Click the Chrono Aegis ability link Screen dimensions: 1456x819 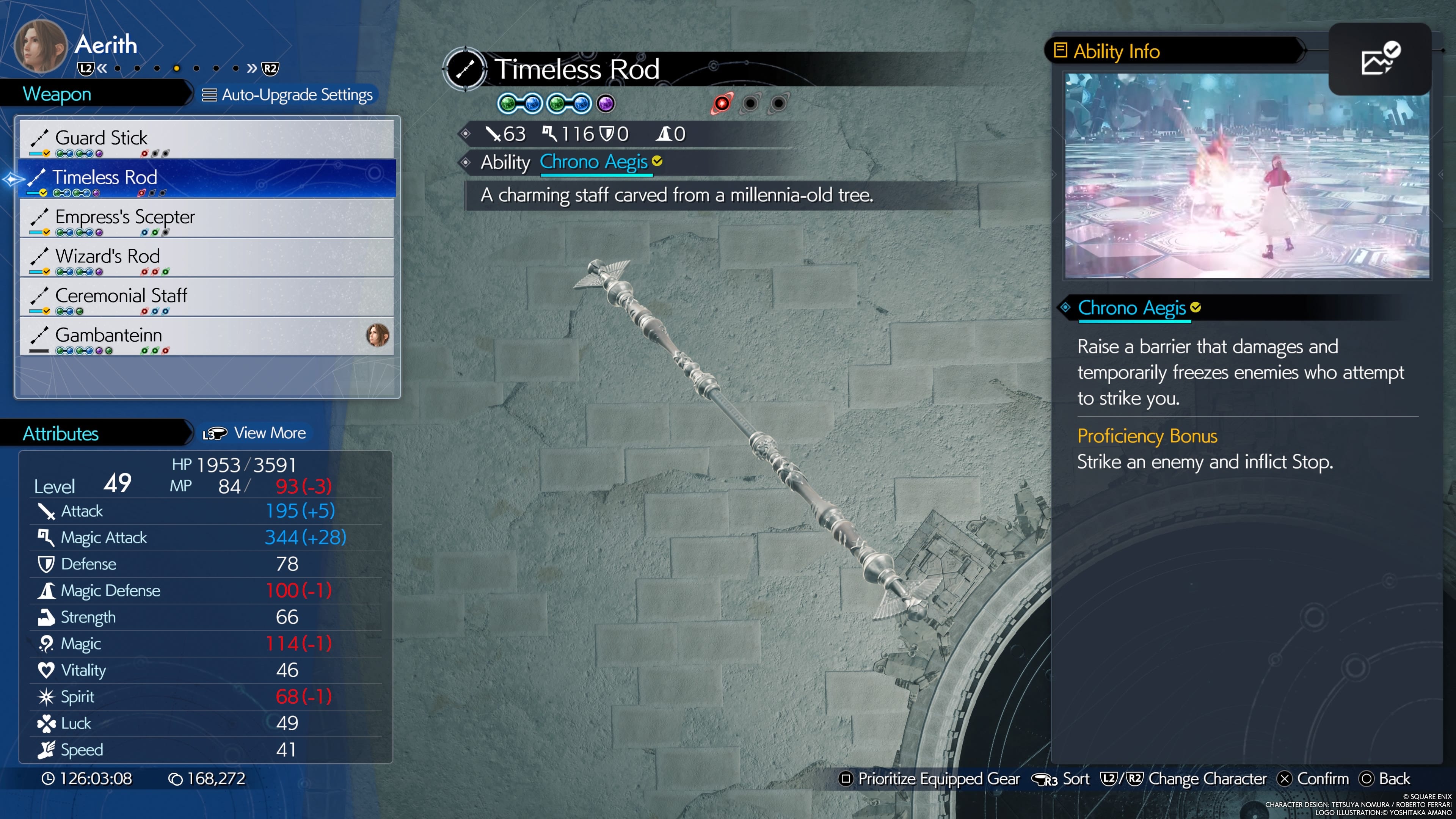click(594, 162)
